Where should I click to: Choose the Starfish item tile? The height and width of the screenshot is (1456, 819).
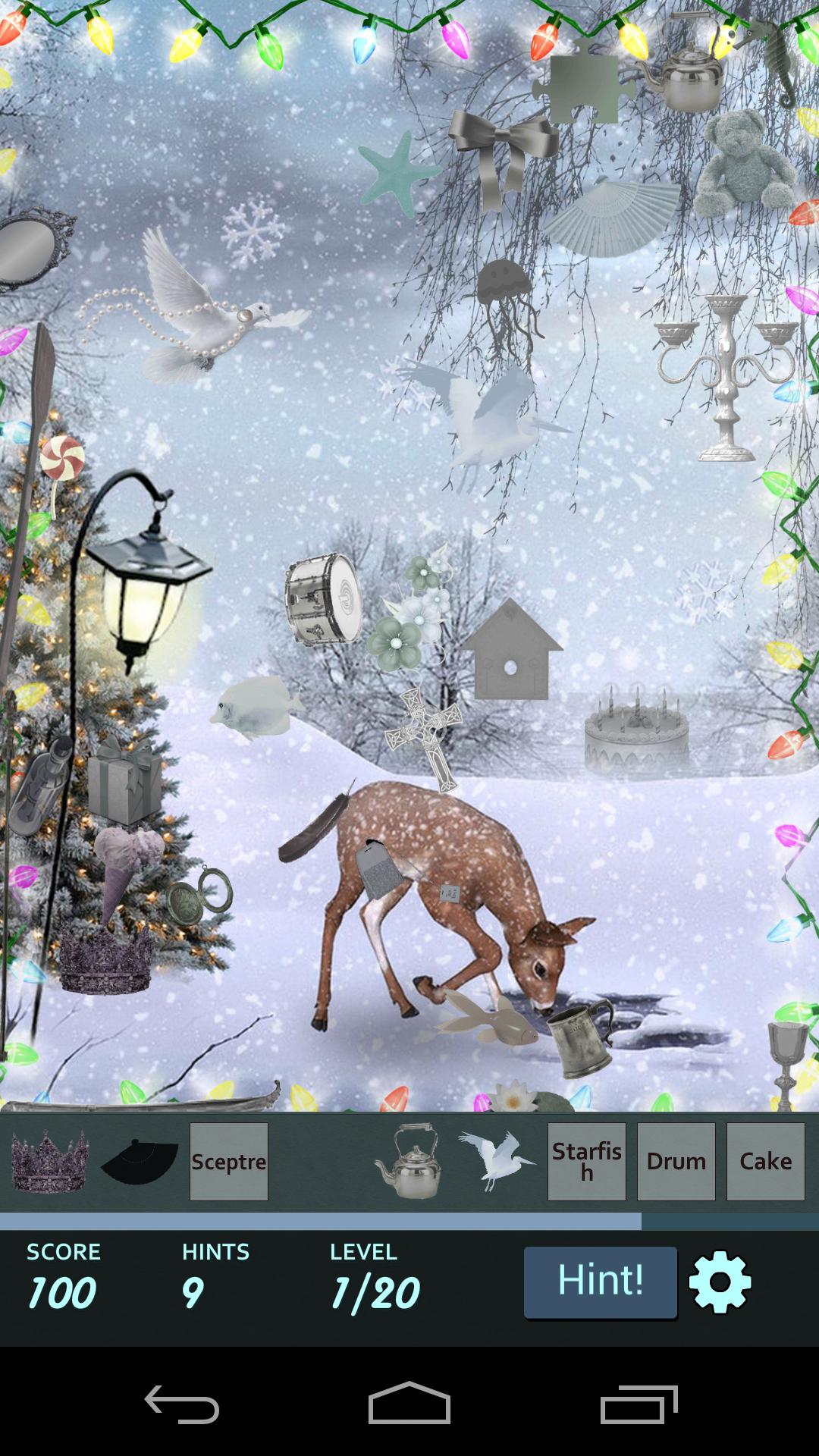[586, 1161]
